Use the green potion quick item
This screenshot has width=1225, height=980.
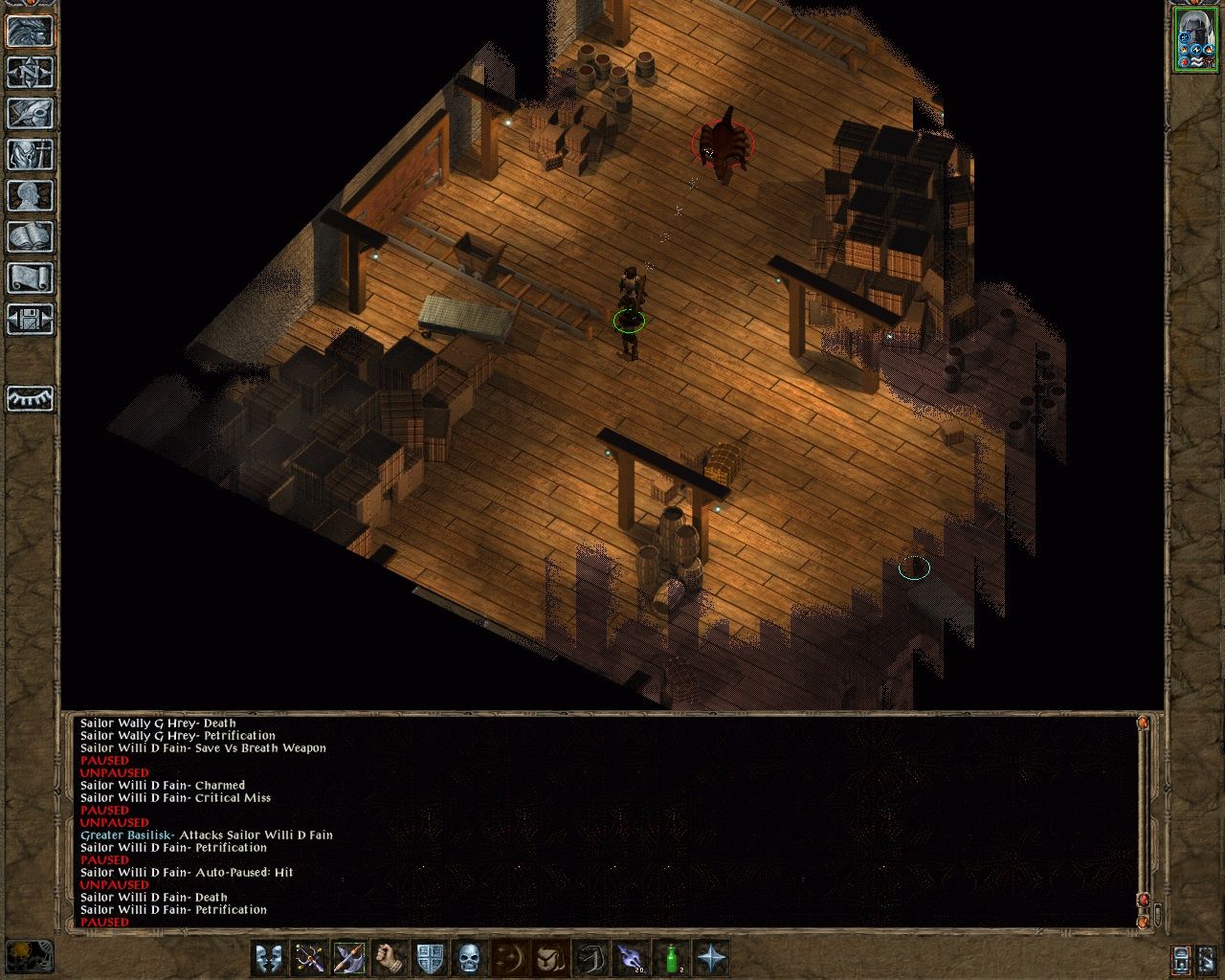[672, 957]
